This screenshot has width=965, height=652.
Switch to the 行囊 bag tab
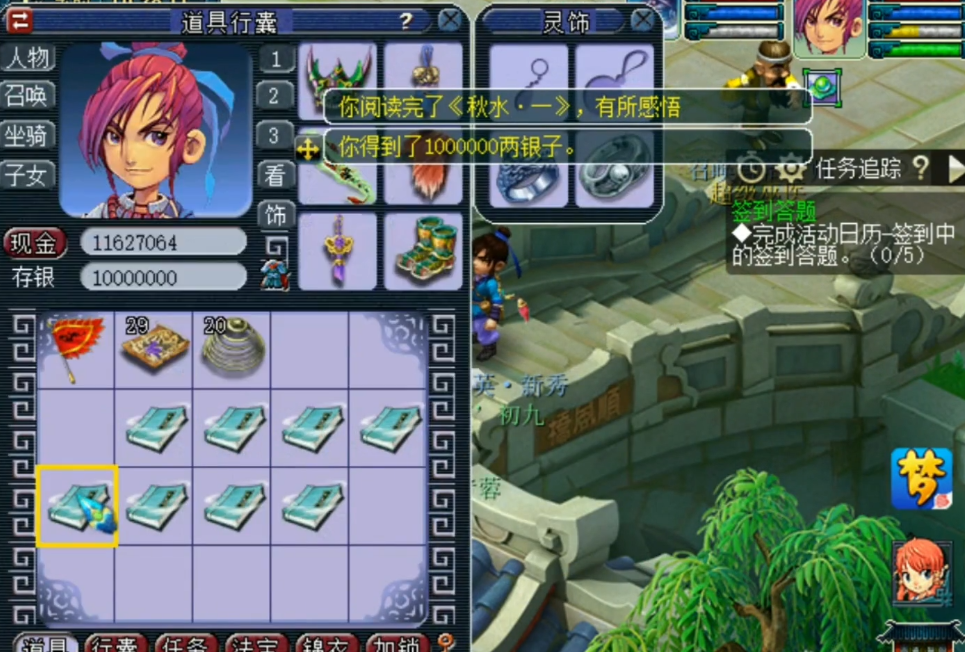point(117,644)
